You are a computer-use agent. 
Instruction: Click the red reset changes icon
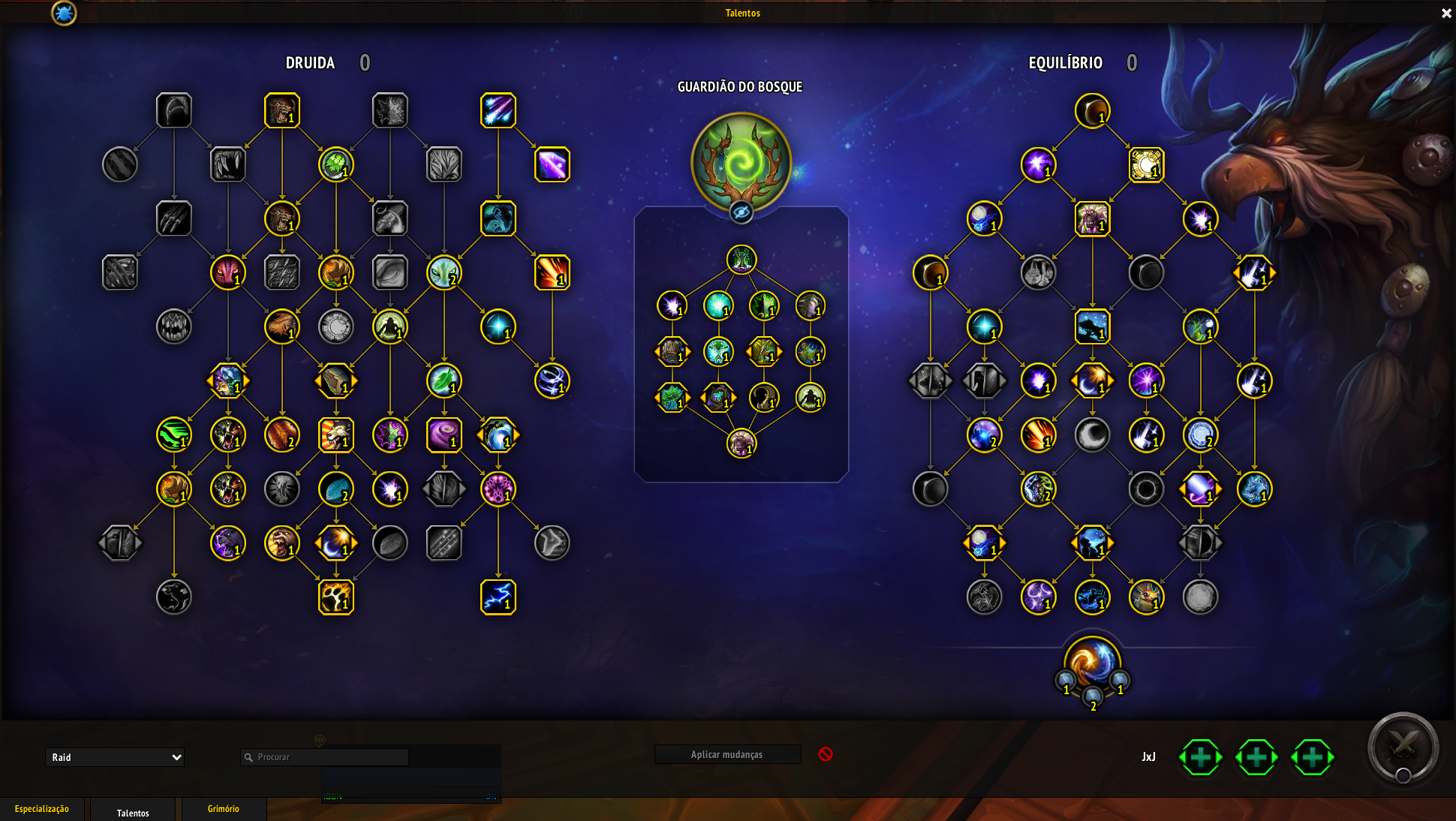[x=826, y=754]
